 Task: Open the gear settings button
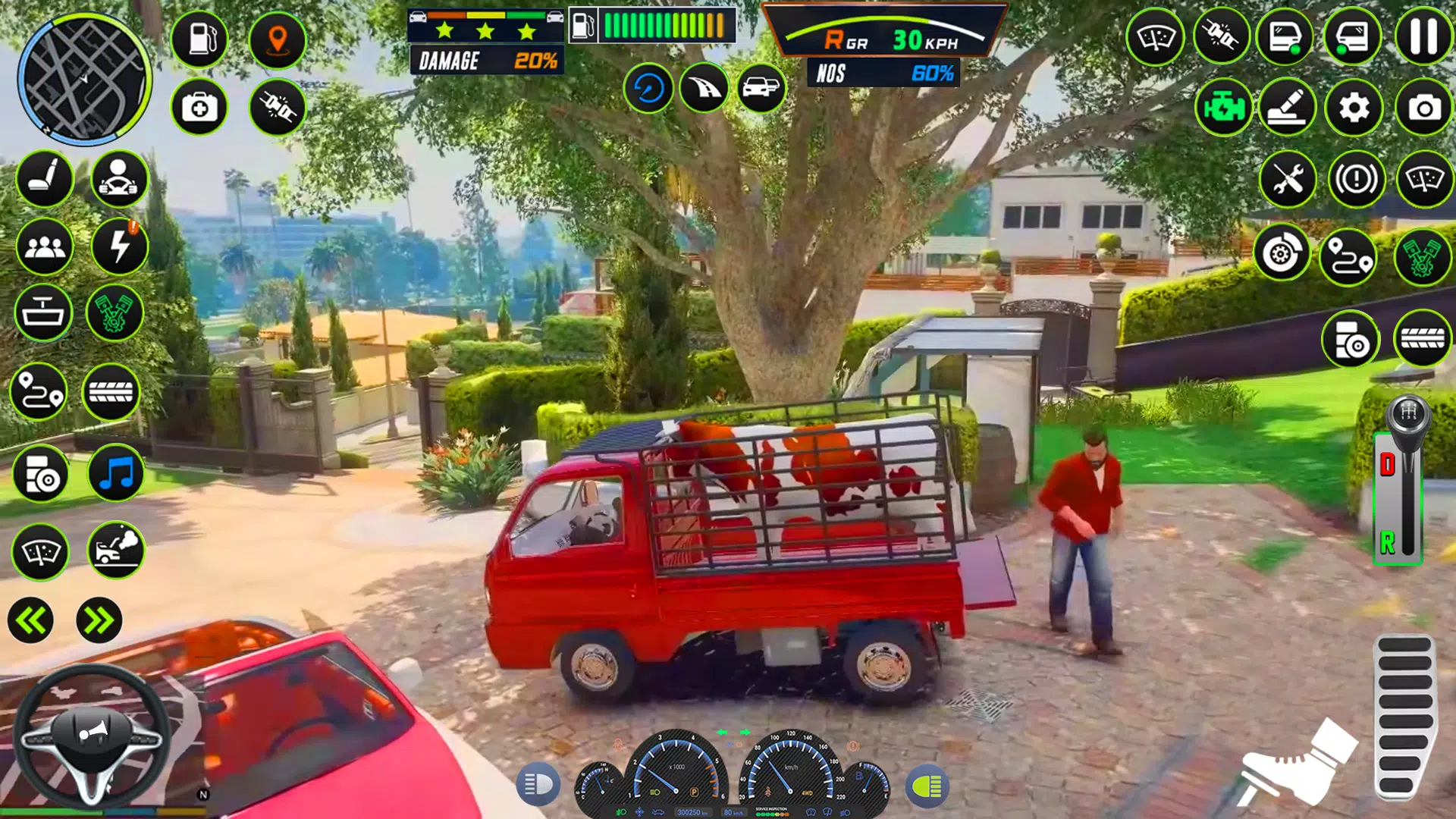point(1354,108)
